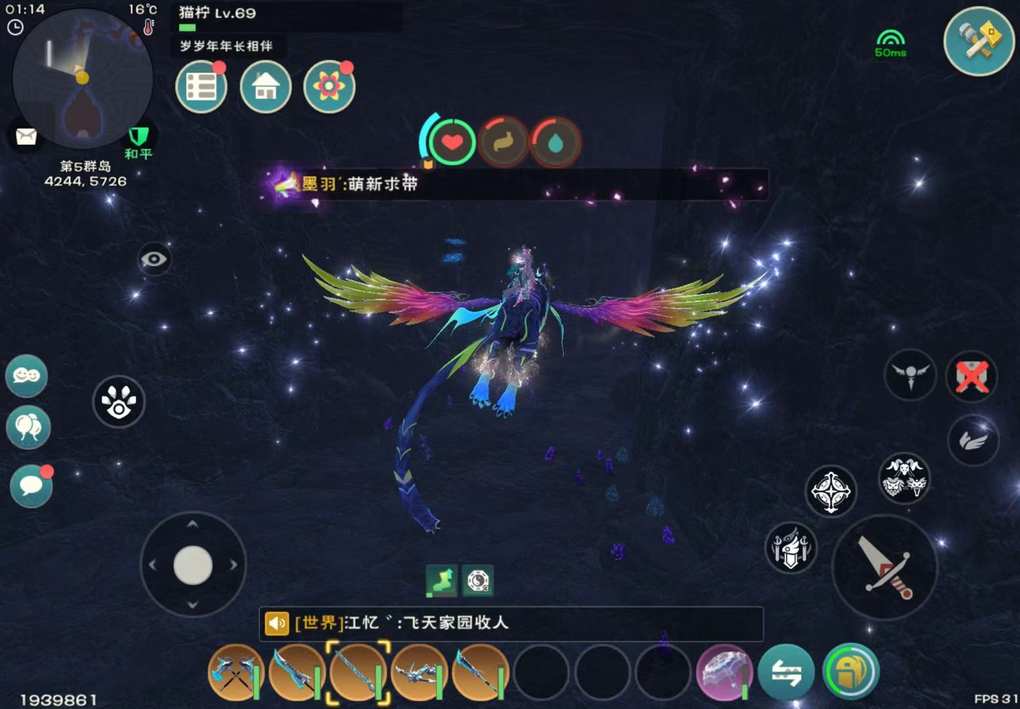Tap the swap arrows button
1020x709 pixels.
tap(785, 672)
